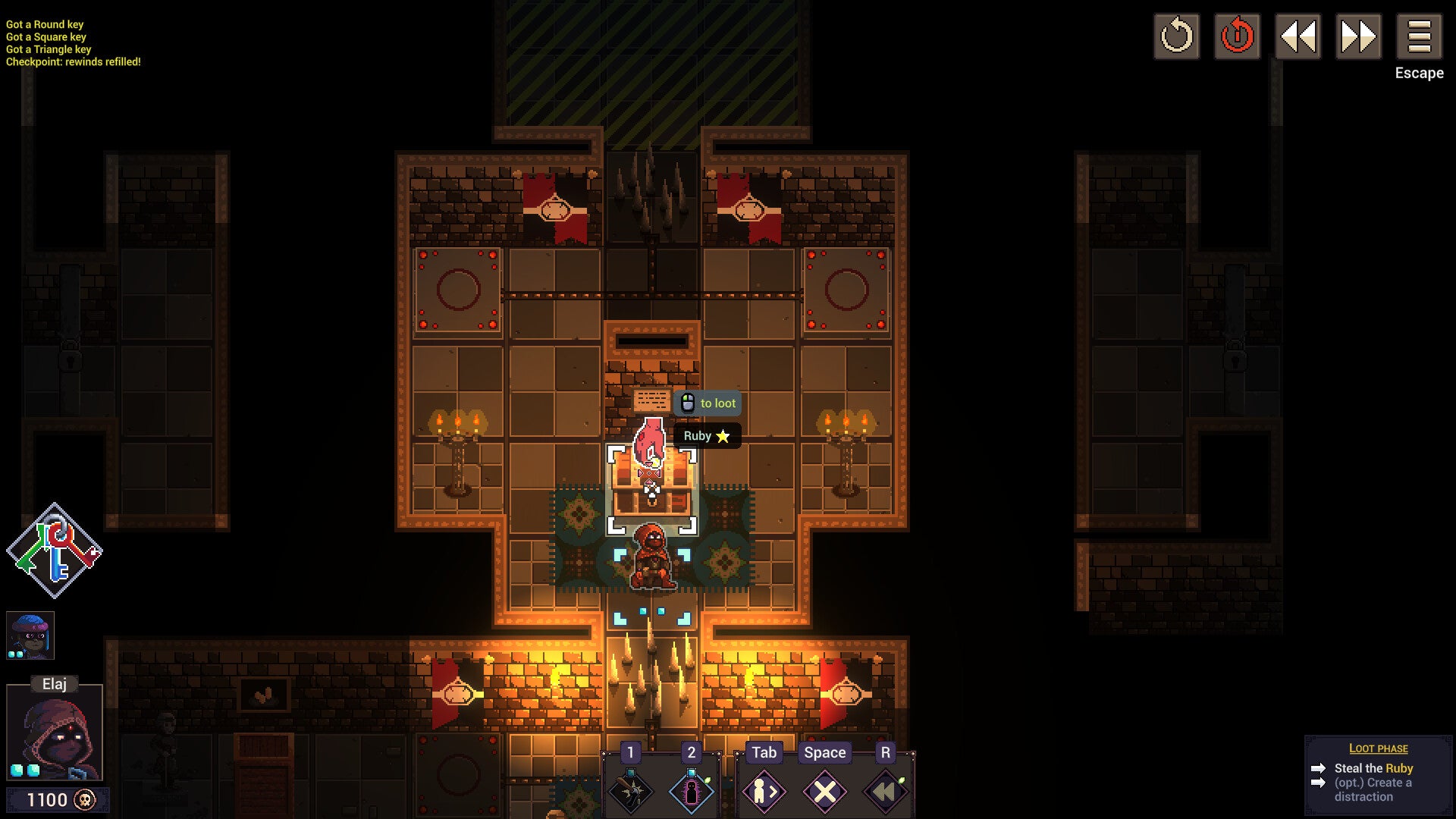Click the Ruby text in the objective list
Screen dimensions: 1456x819
1401,768
